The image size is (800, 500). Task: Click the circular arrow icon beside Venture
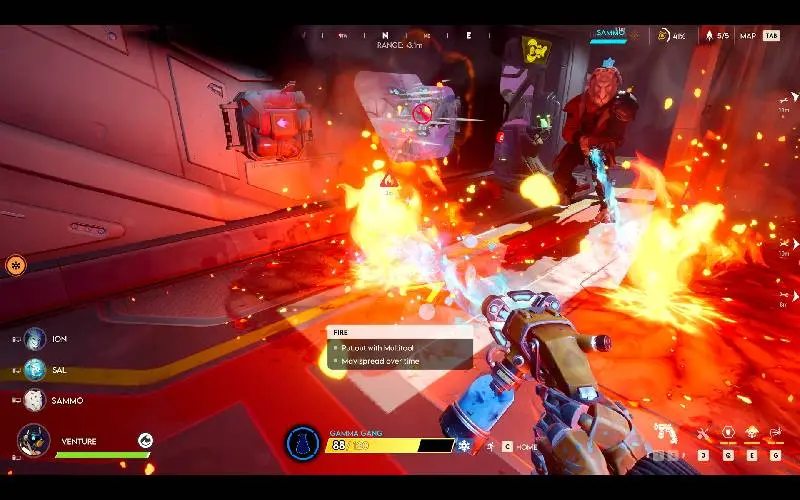[145, 440]
